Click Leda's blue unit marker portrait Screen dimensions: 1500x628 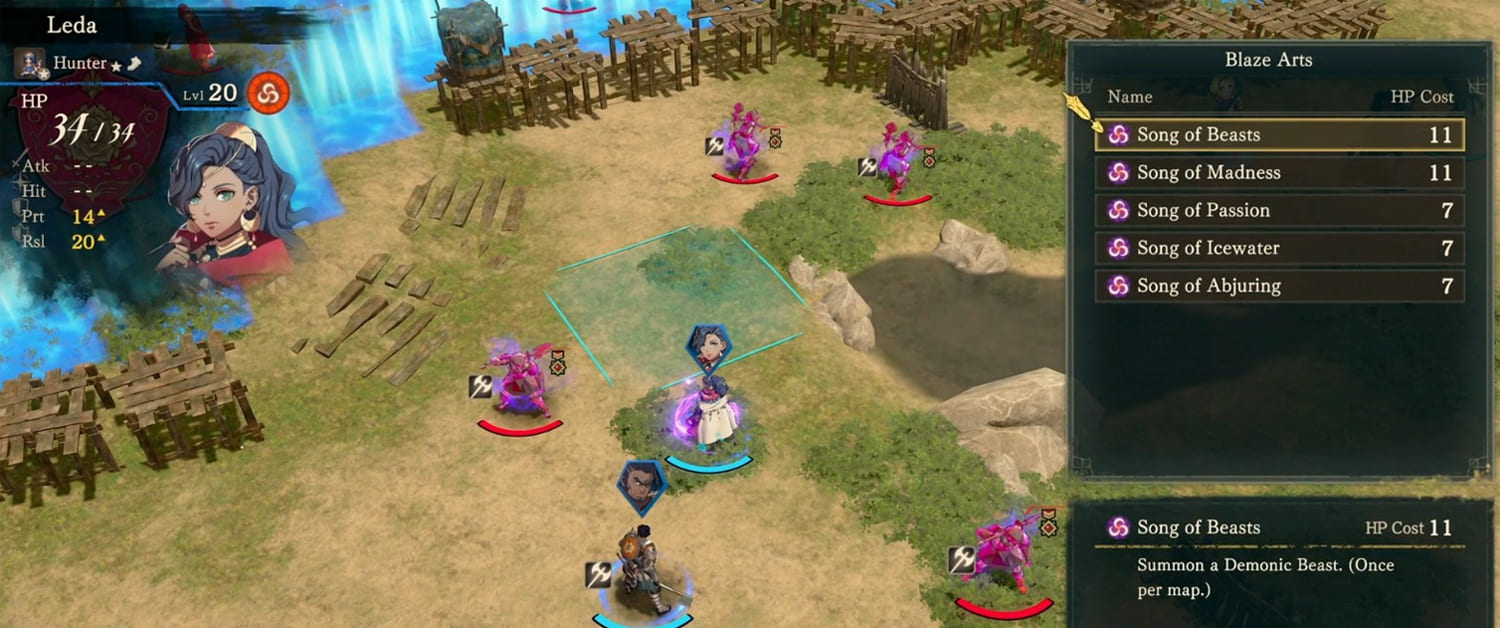pyautogui.click(x=709, y=349)
